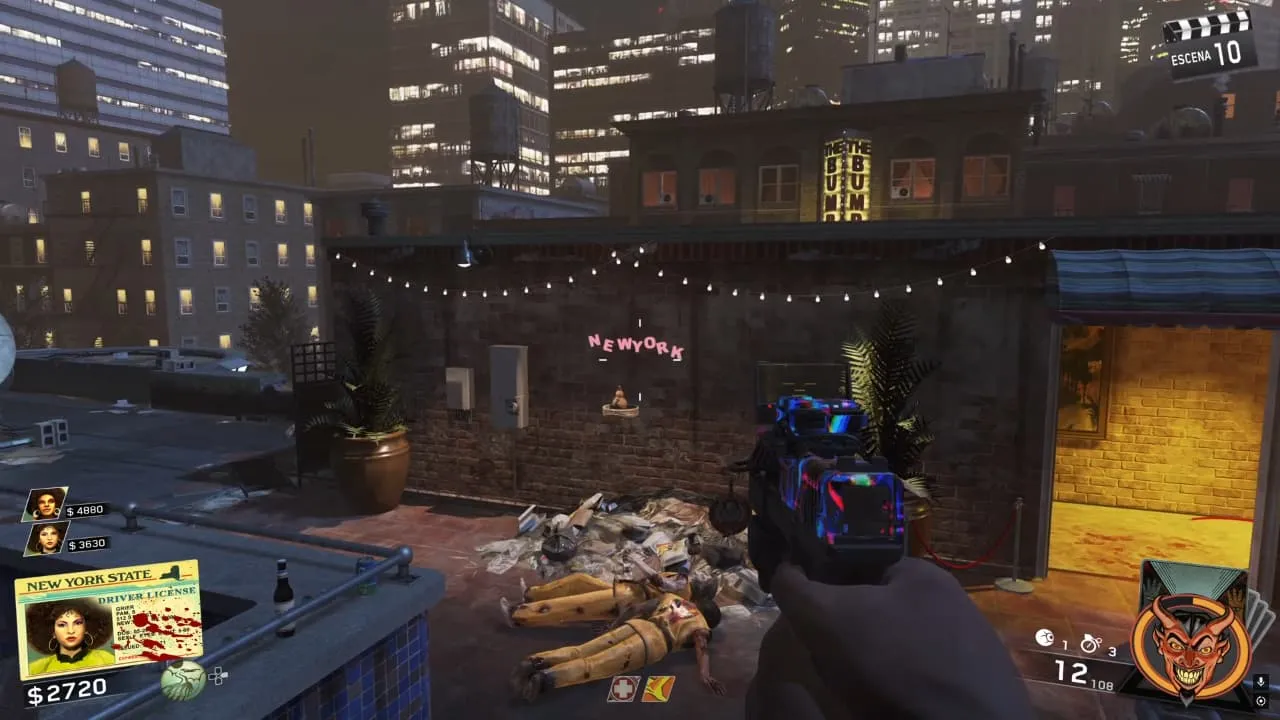Select the orange lightning perk icon
Image resolution: width=1280 pixels, height=720 pixels.
click(x=657, y=688)
